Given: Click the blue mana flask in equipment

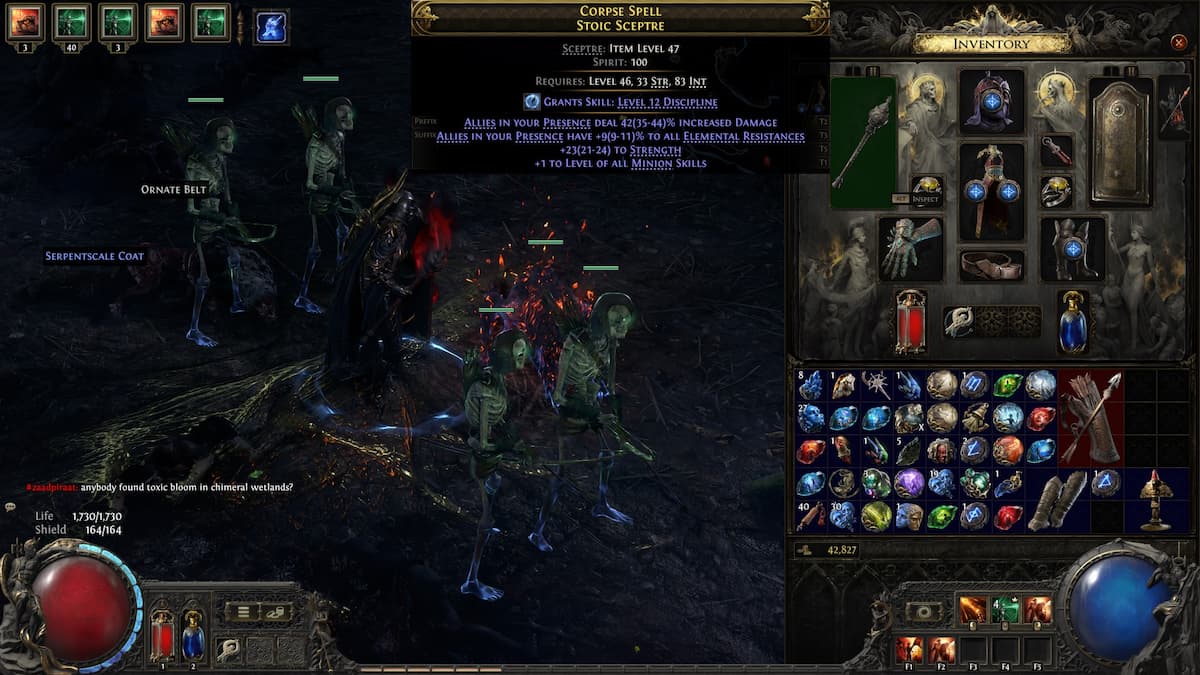Looking at the screenshot, I should coord(1072,321).
